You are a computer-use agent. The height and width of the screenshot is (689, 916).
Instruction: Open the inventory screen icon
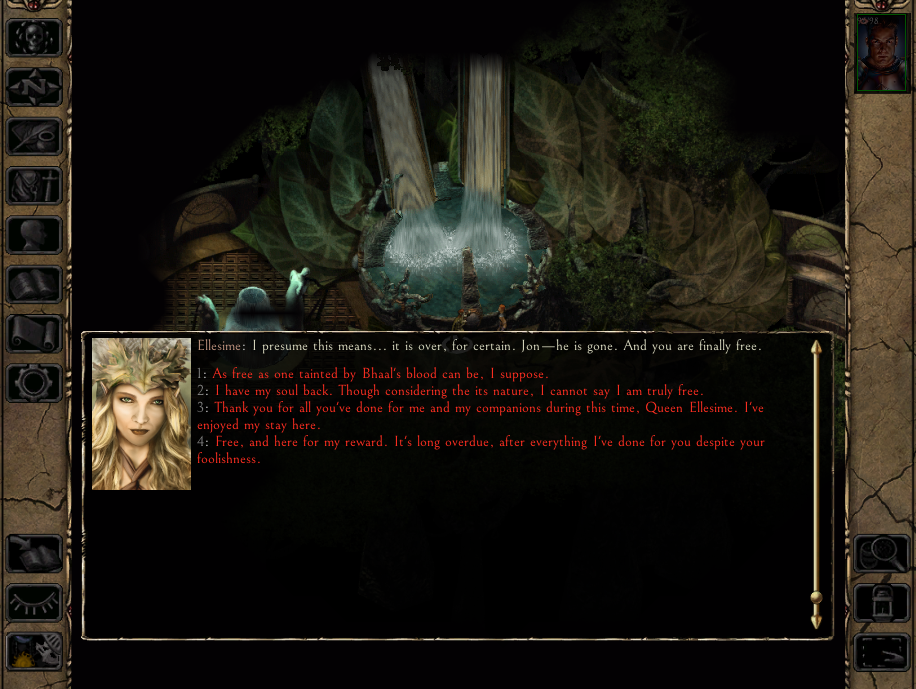point(34,186)
